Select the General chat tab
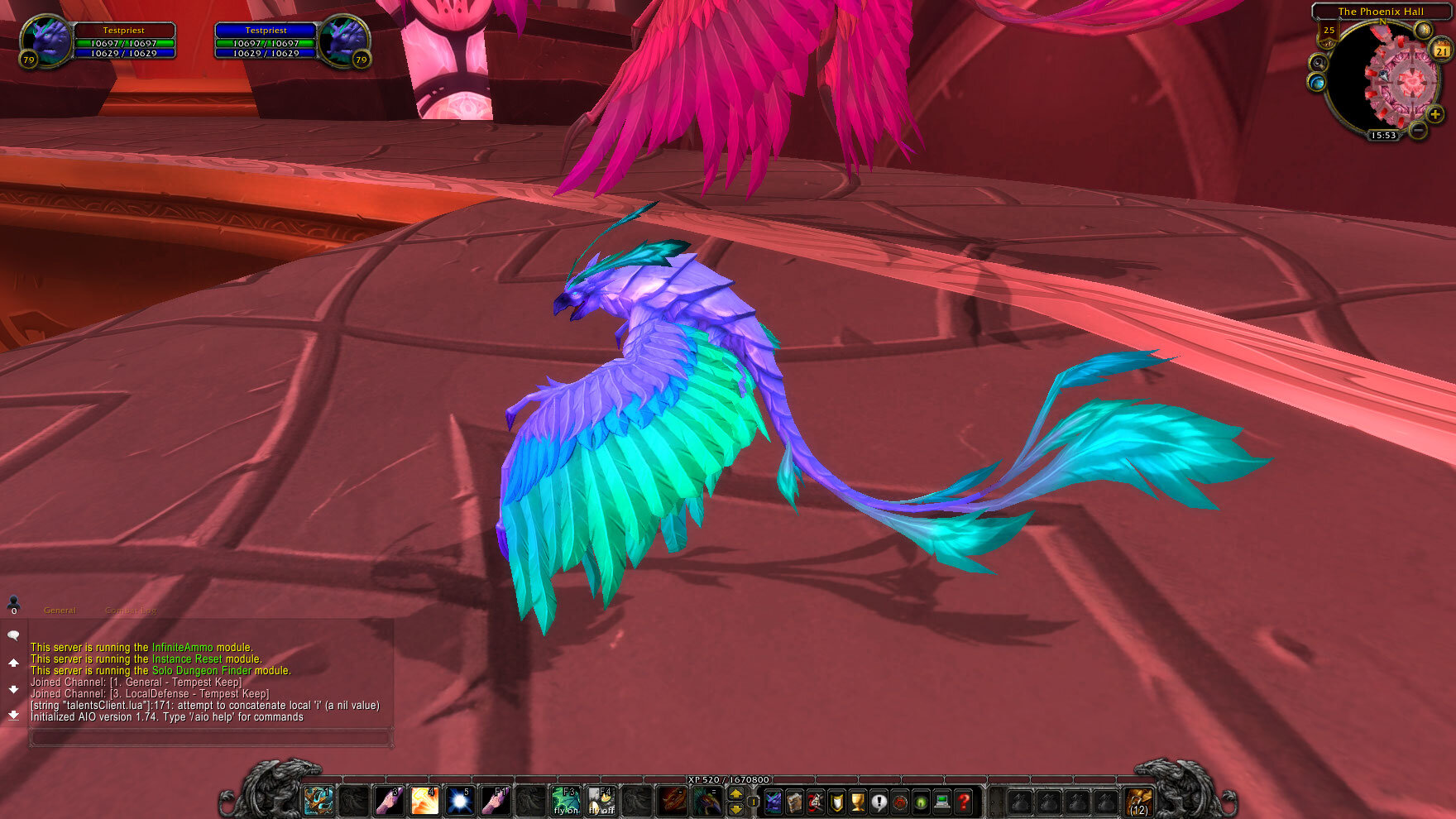This screenshot has width=1456, height=819. 60,610
